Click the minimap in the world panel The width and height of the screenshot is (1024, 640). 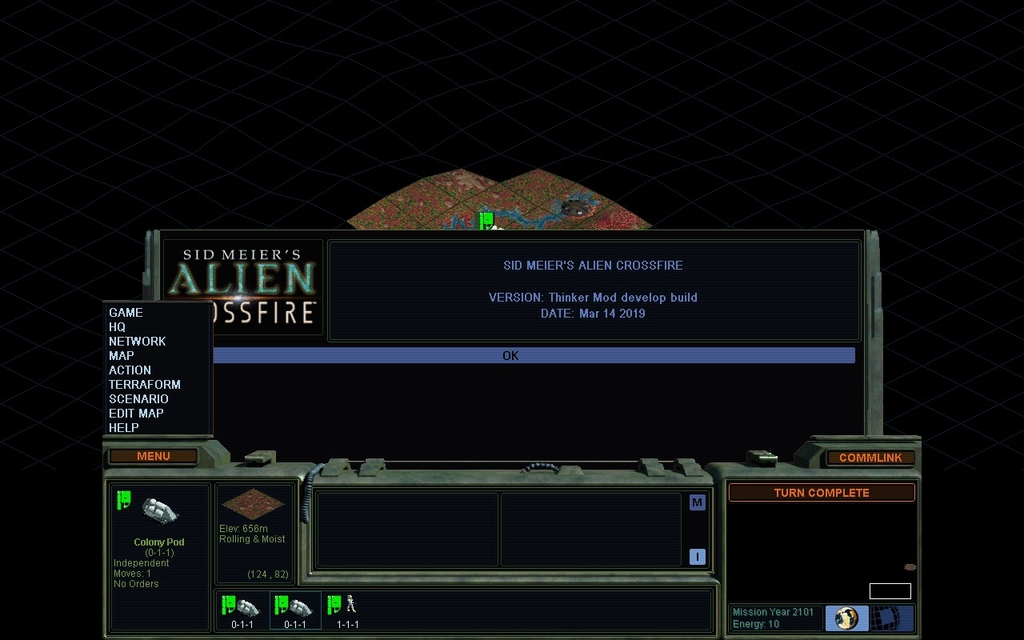[889, 591]
